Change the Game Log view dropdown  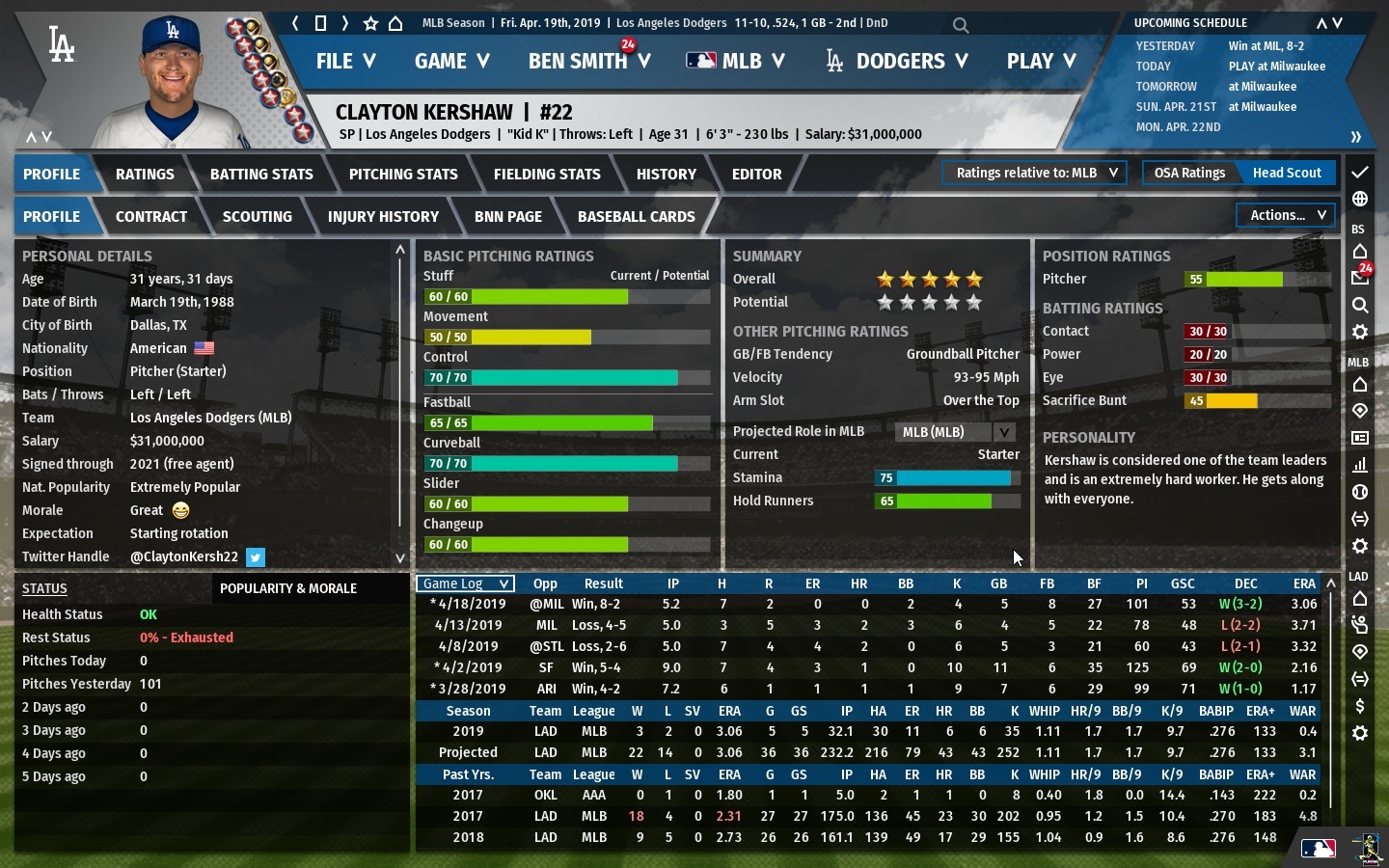464,583
